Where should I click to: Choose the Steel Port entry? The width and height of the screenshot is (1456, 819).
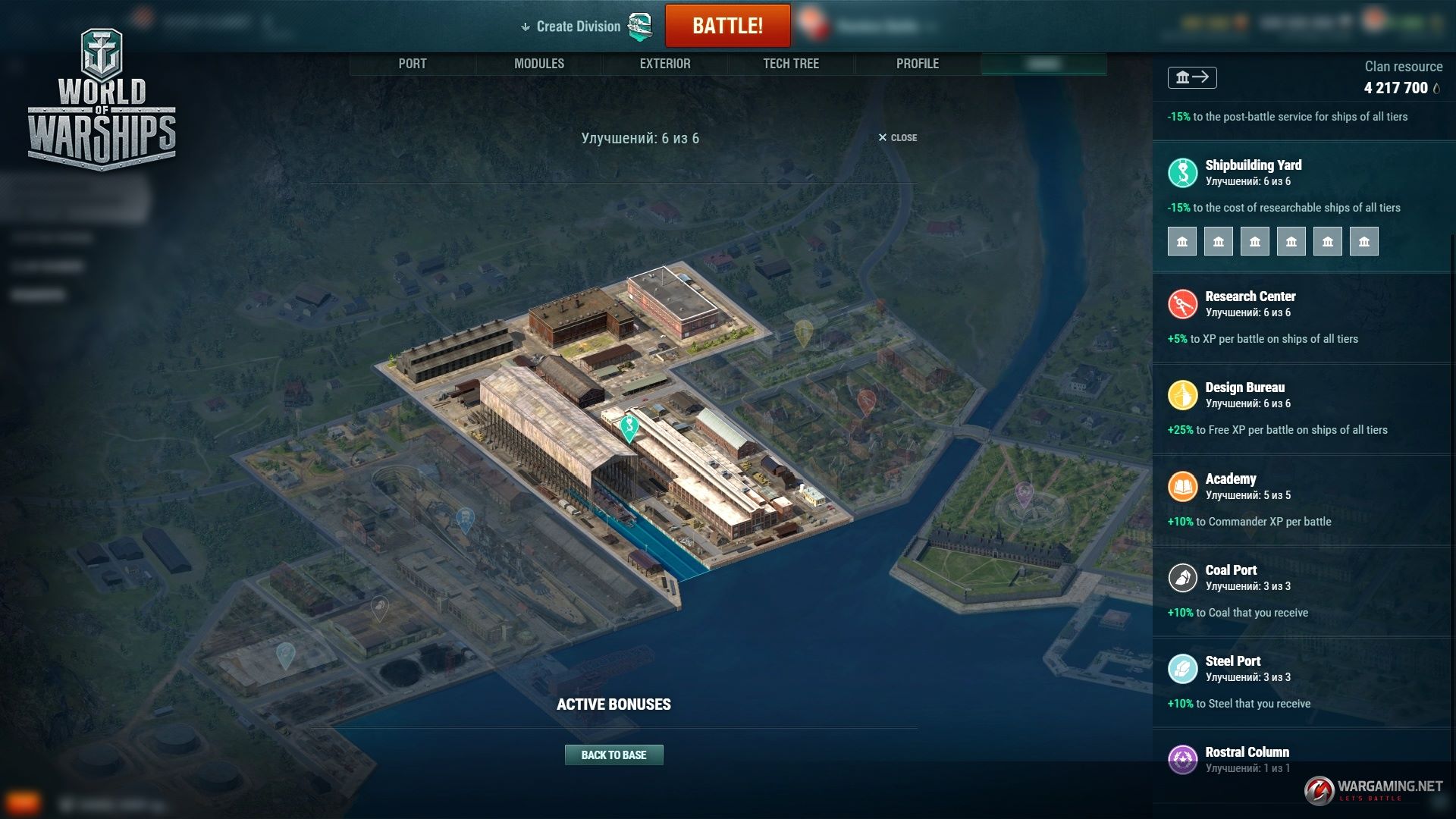tap(1232, 661)
